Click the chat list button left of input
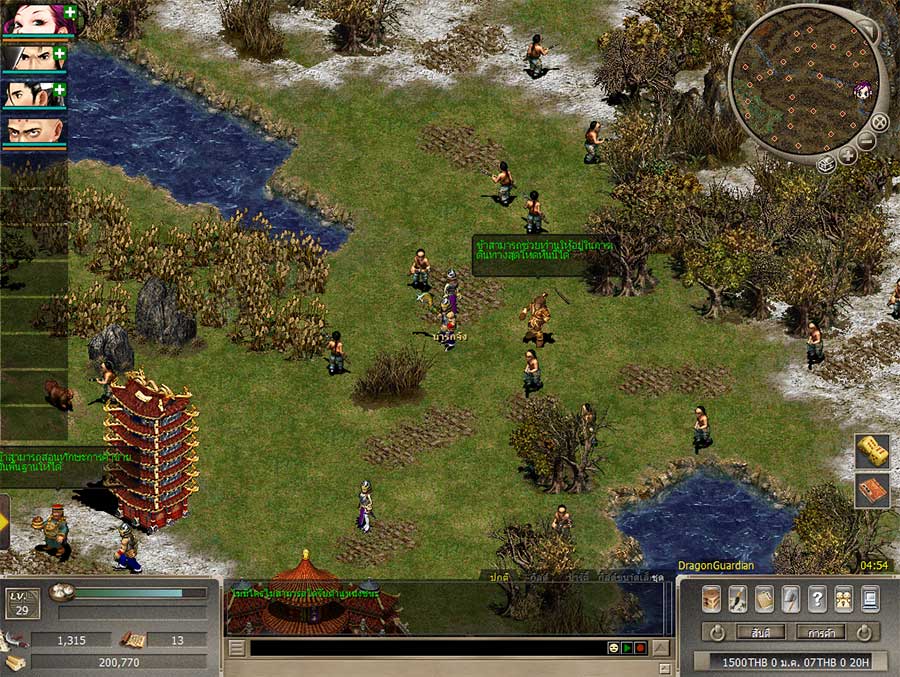 pos(237,648)
